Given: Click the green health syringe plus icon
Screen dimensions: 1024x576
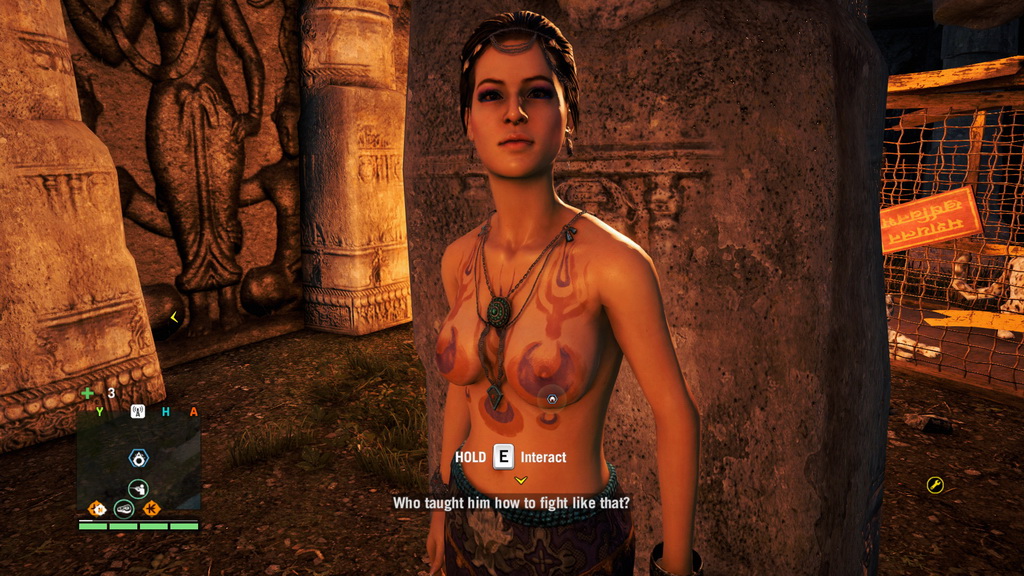Looking at the screenshot, I should coord(88,393).
